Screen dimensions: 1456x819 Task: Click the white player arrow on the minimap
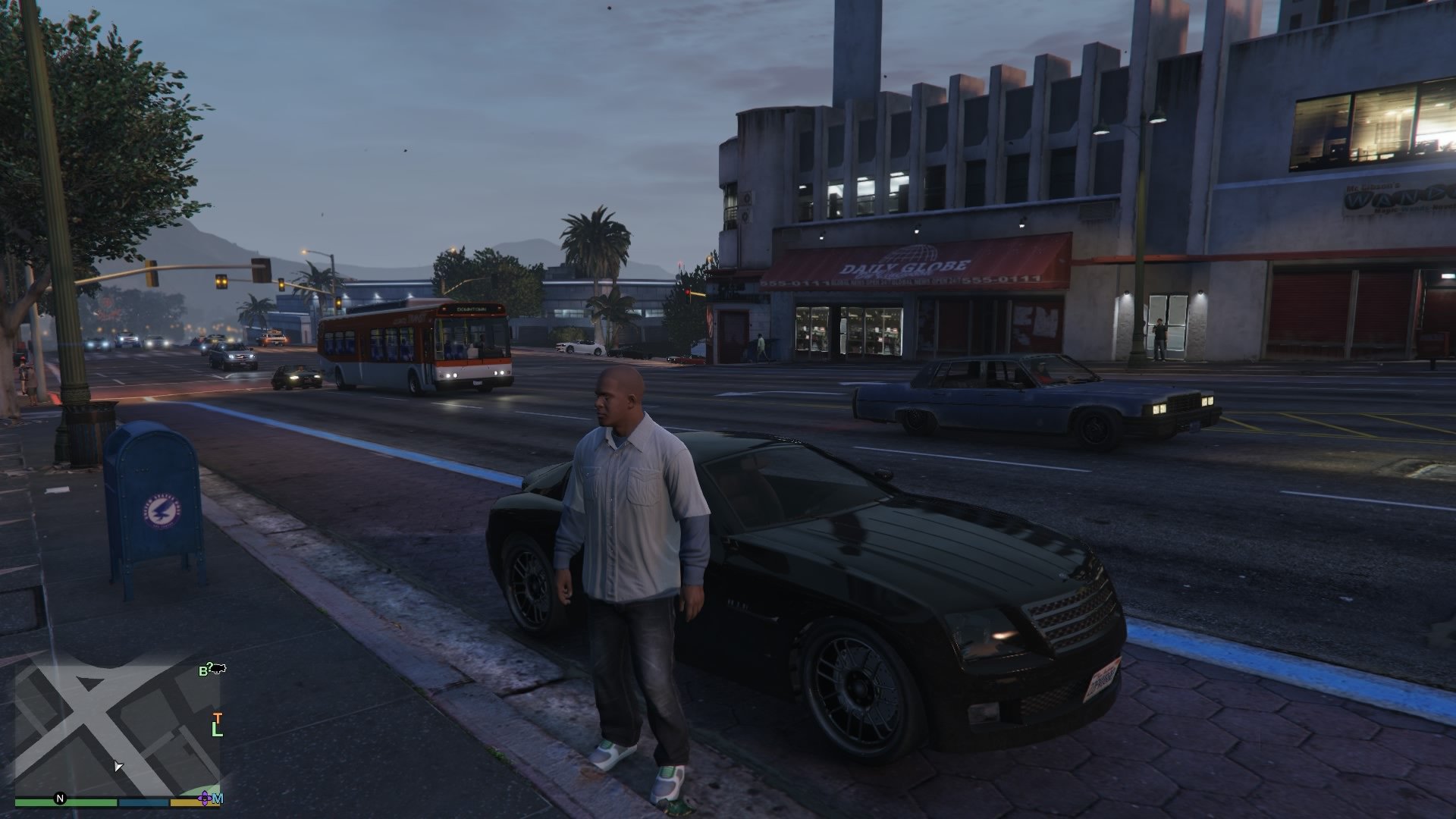pyautogui.click(x=119, y=766)
